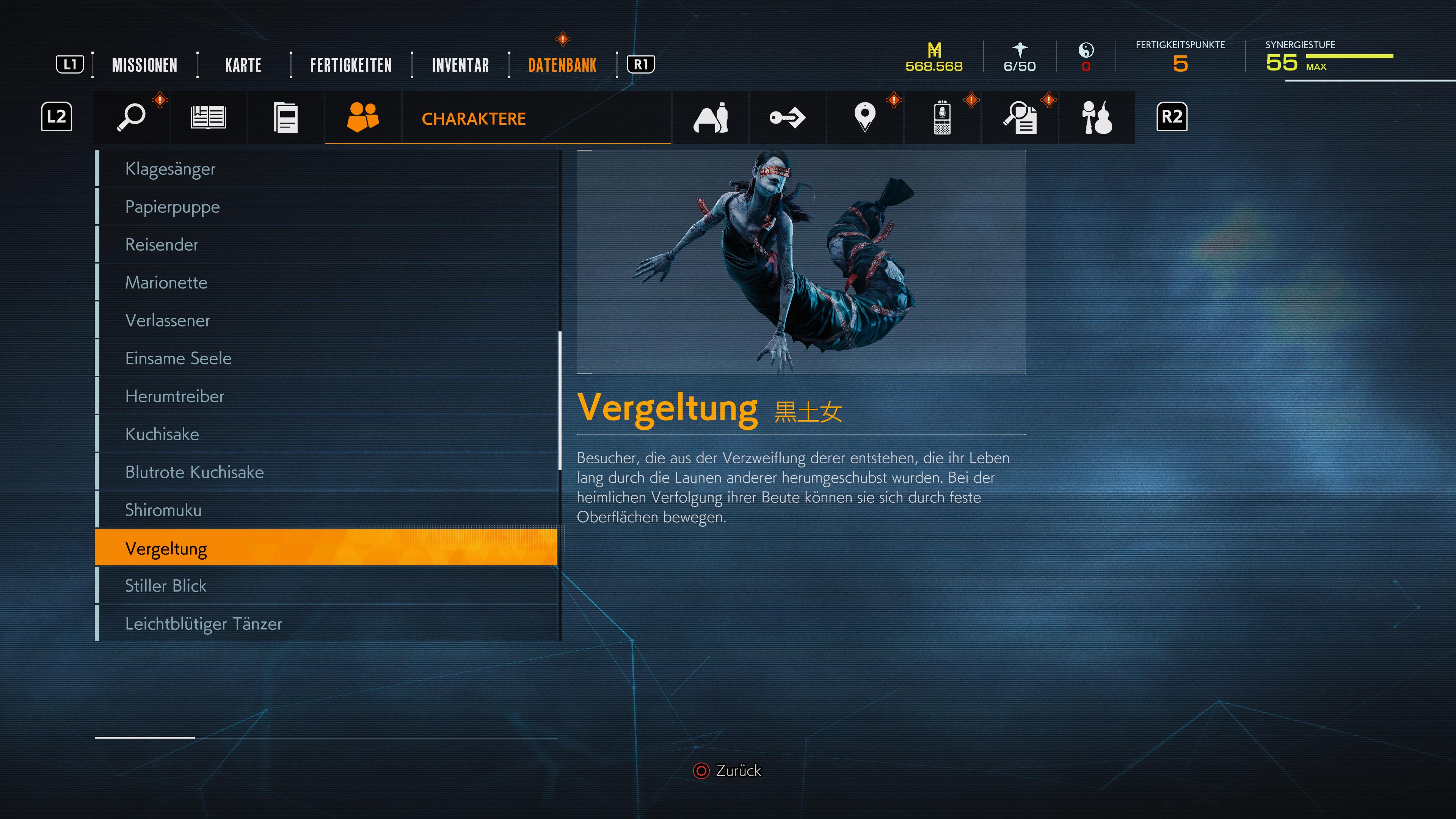Viewport: 1456px width, 819px height.
Task: Switch to the Karte tab
Action: [243, 65]
